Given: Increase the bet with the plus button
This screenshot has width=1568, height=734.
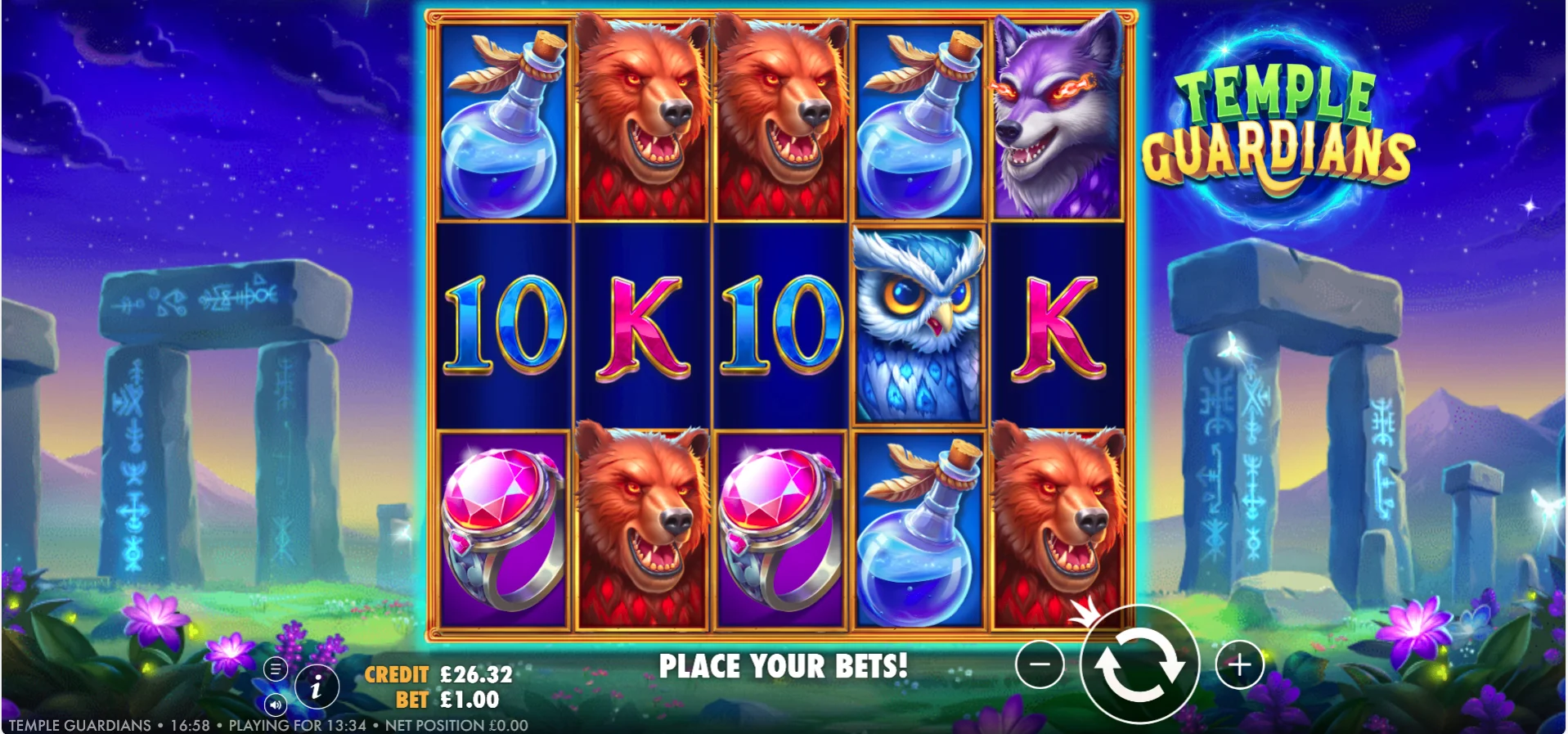Looking at the screenshot, I should (1239, 664).
